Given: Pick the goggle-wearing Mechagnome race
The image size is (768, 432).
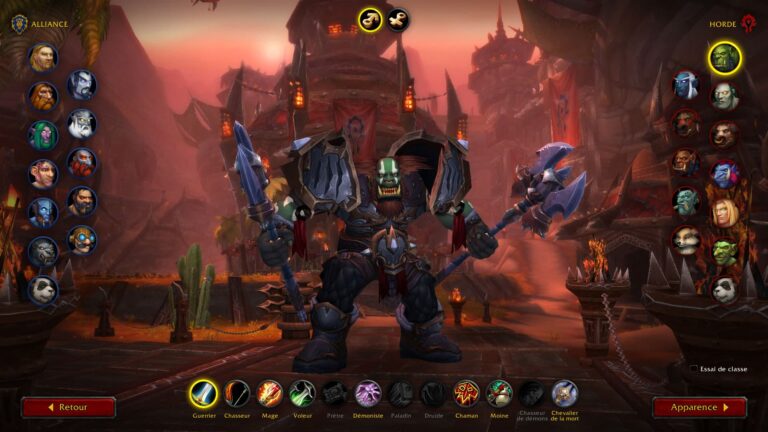Looking at the screenshot, I should click(82, 239).
